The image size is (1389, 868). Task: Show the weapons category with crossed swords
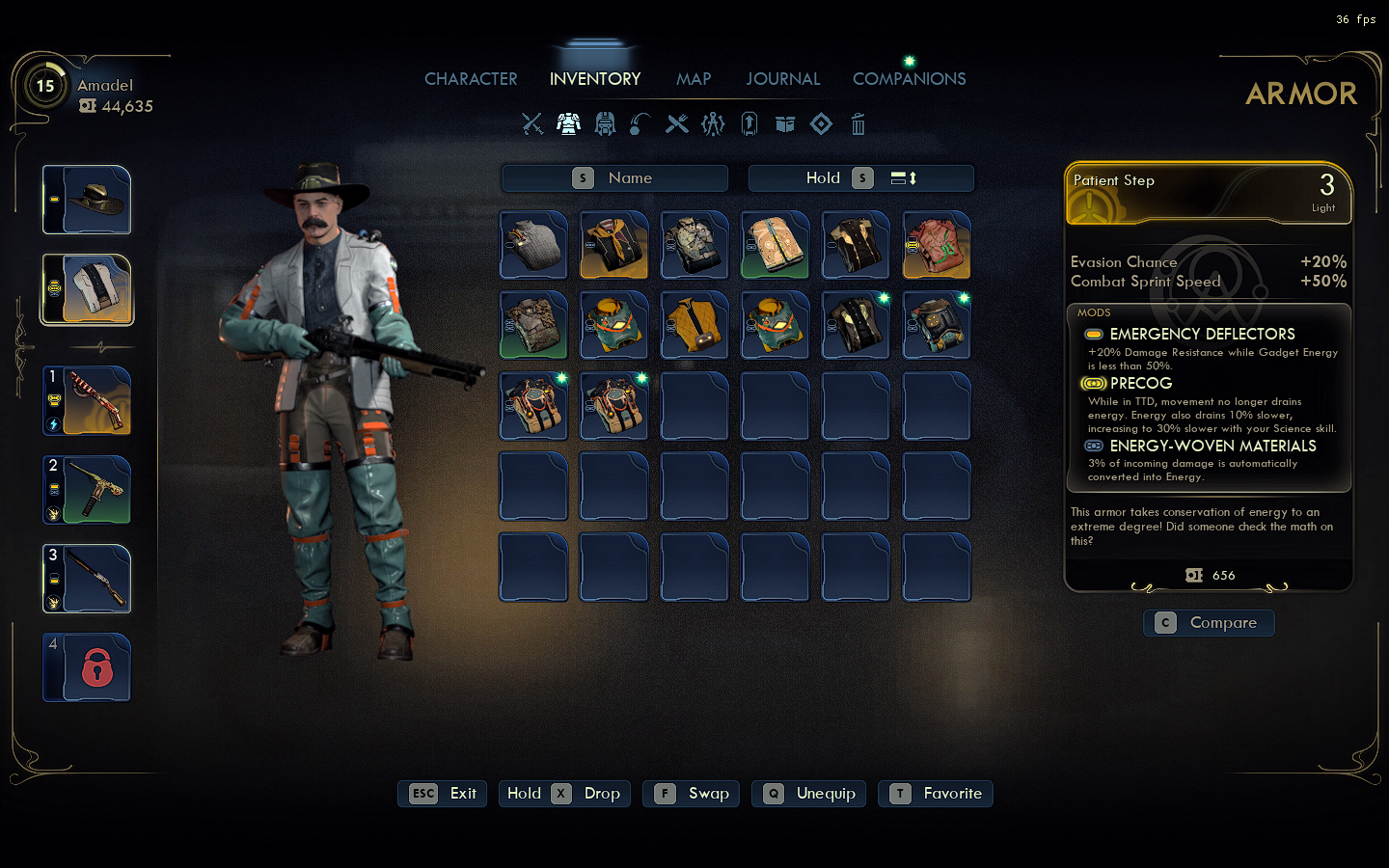tap(532, 124)
